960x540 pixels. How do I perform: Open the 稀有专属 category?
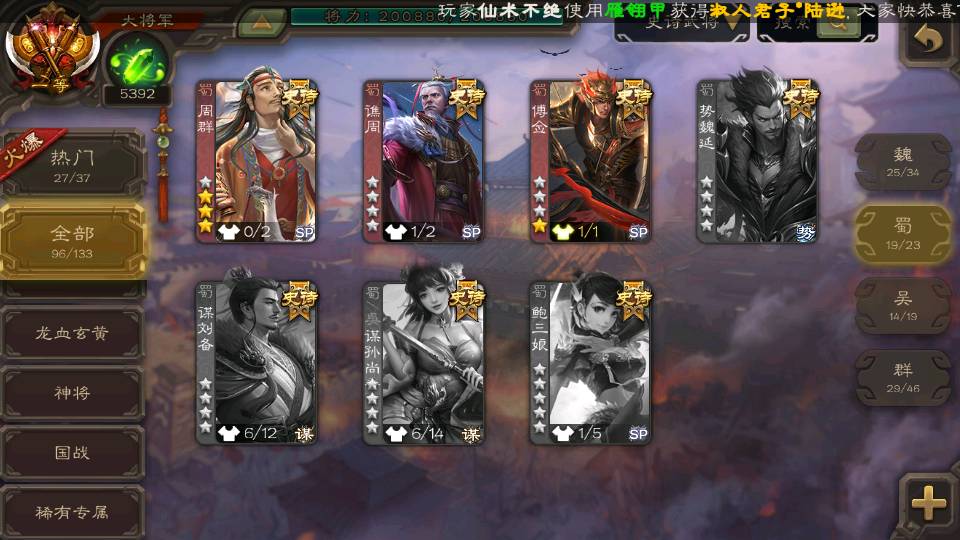tap(72, 511)
